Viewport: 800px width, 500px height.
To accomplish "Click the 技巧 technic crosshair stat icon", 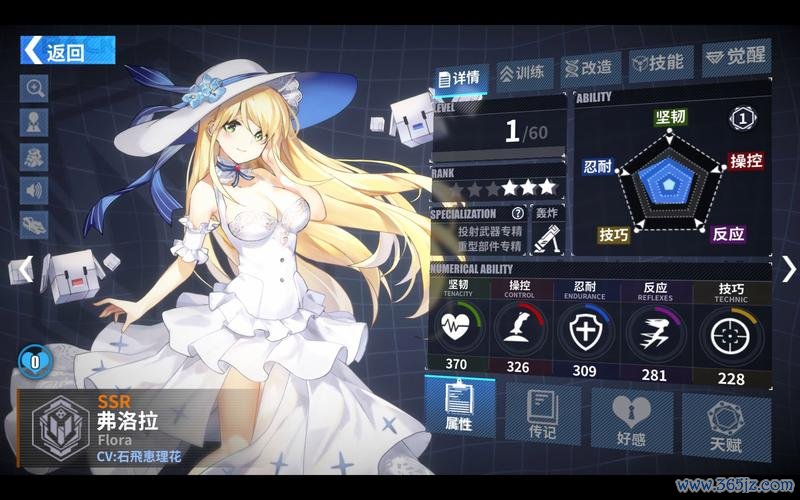I will [x=731, y=336].
